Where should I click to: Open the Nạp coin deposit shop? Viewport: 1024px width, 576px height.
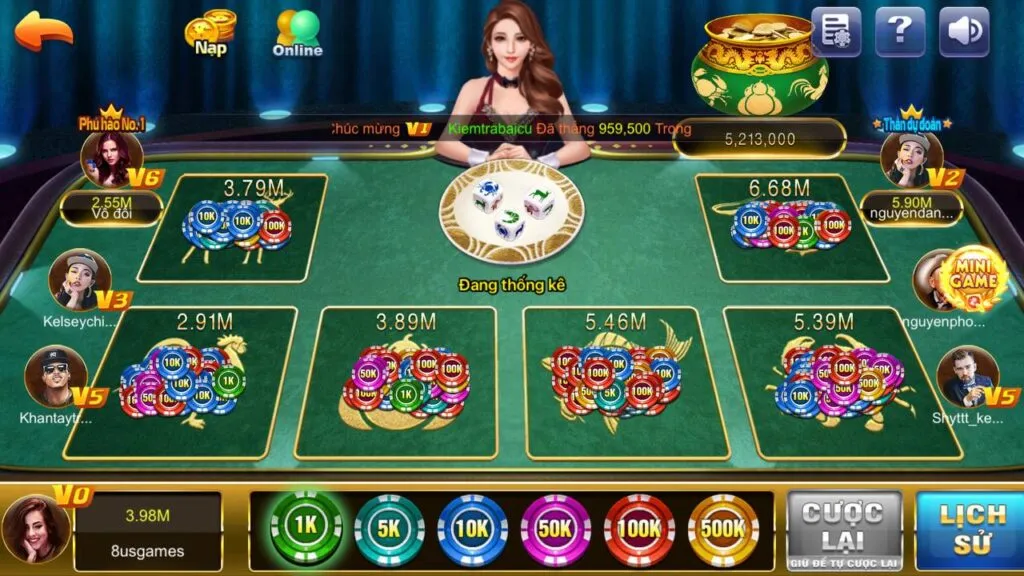click(210, 33)
